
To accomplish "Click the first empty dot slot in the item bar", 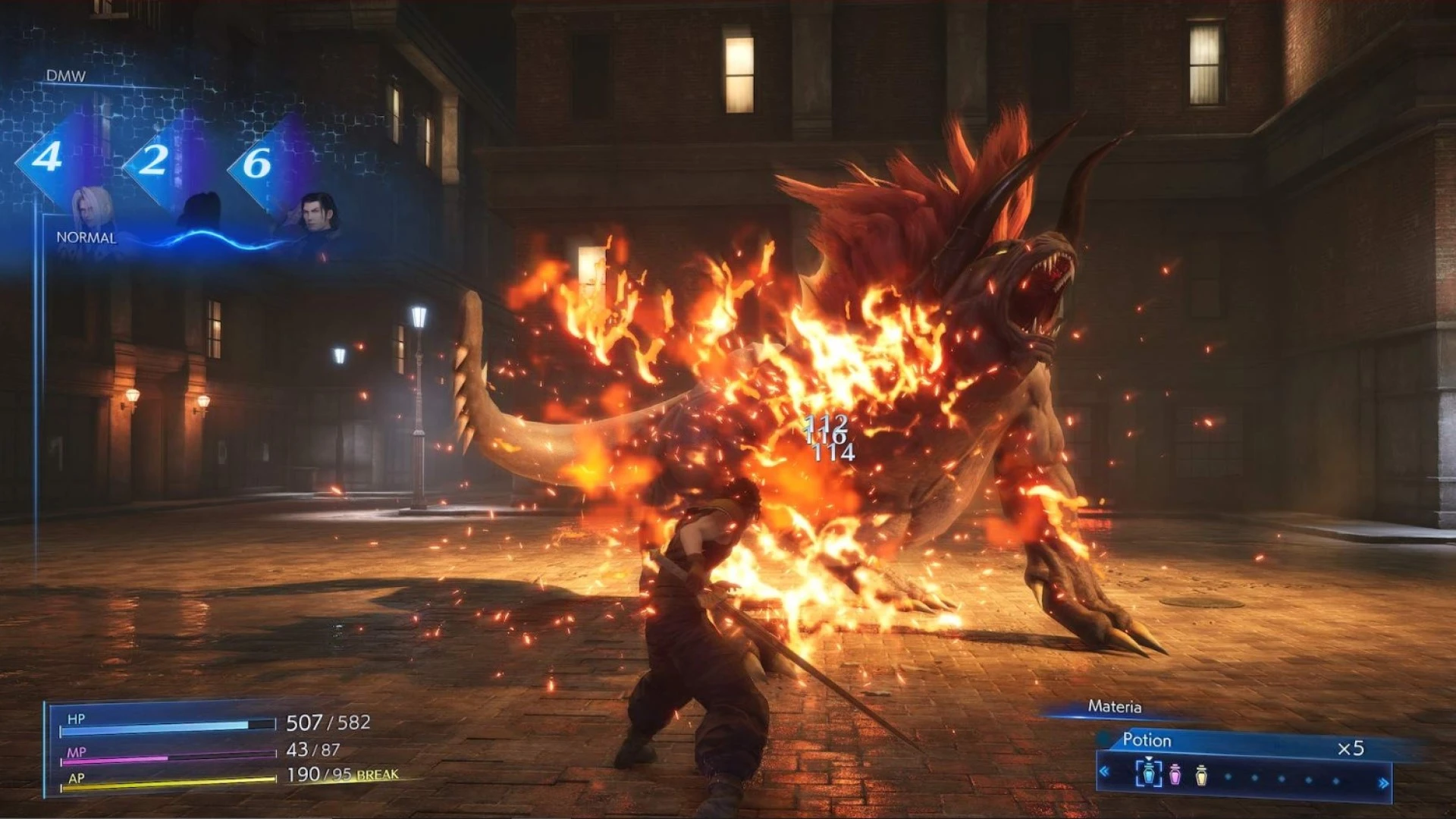I will (x=1230, y=778).
